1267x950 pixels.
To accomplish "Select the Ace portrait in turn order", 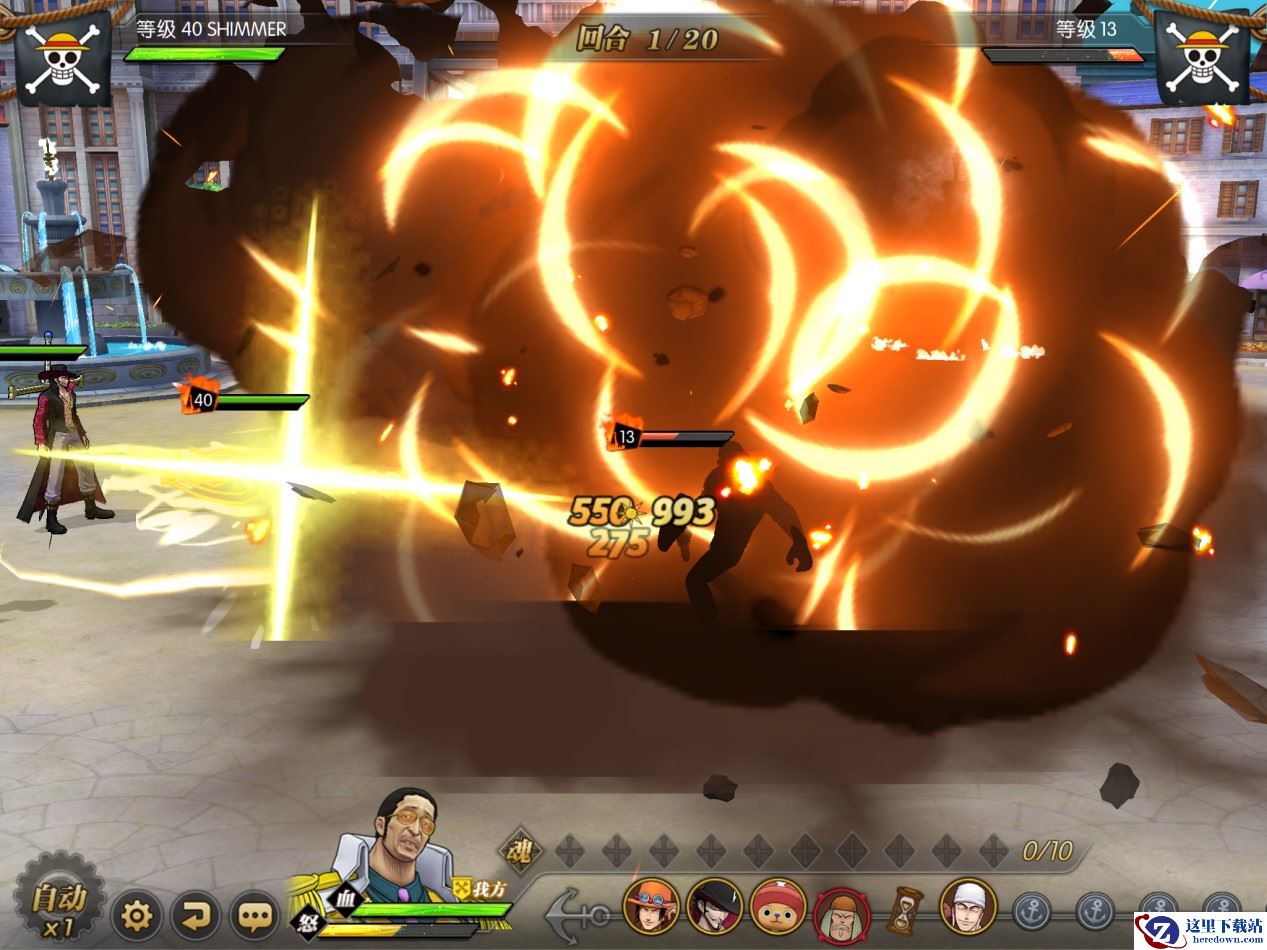I will coord(652,906).
